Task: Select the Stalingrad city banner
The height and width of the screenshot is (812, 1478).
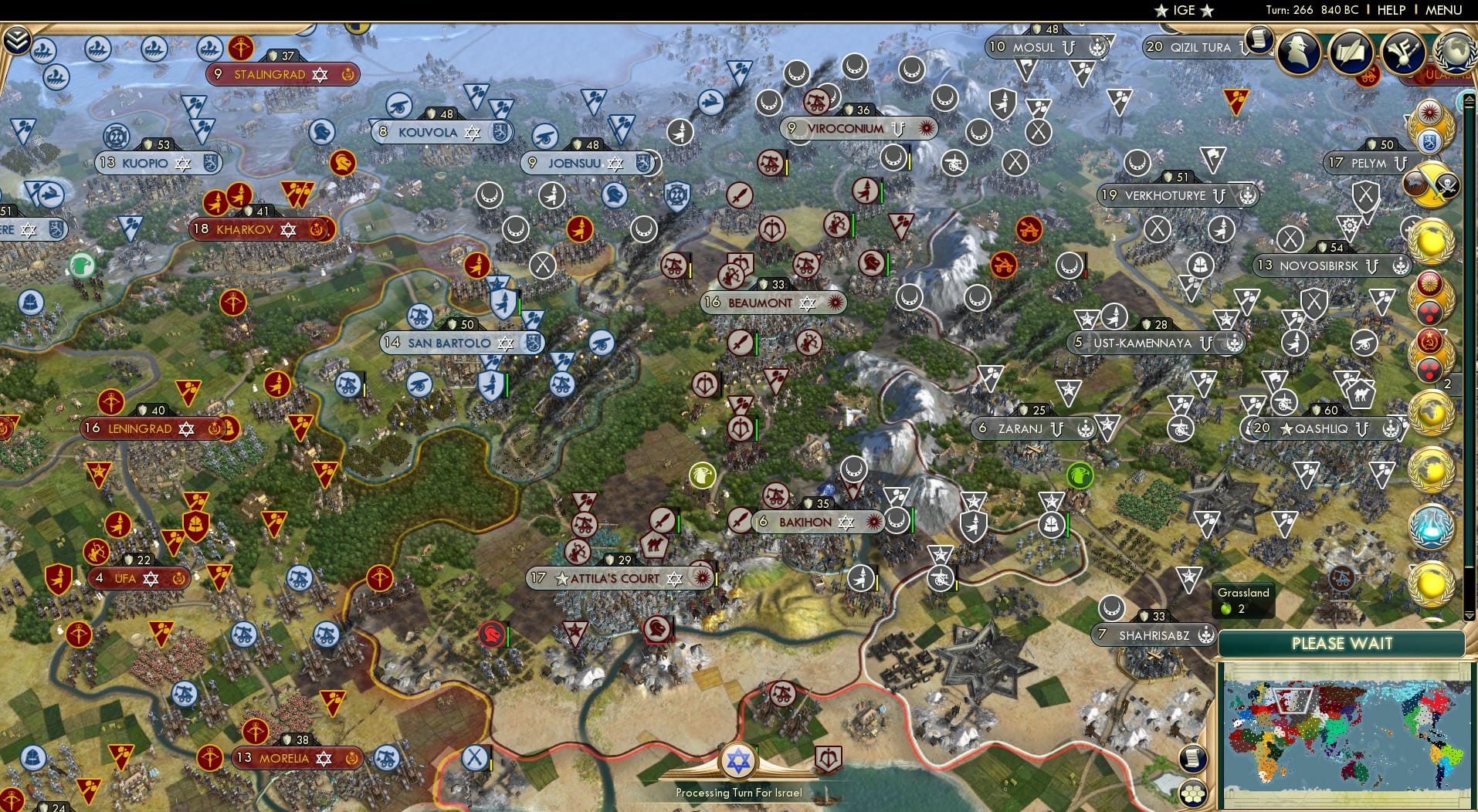Action: tap(283, 74)
